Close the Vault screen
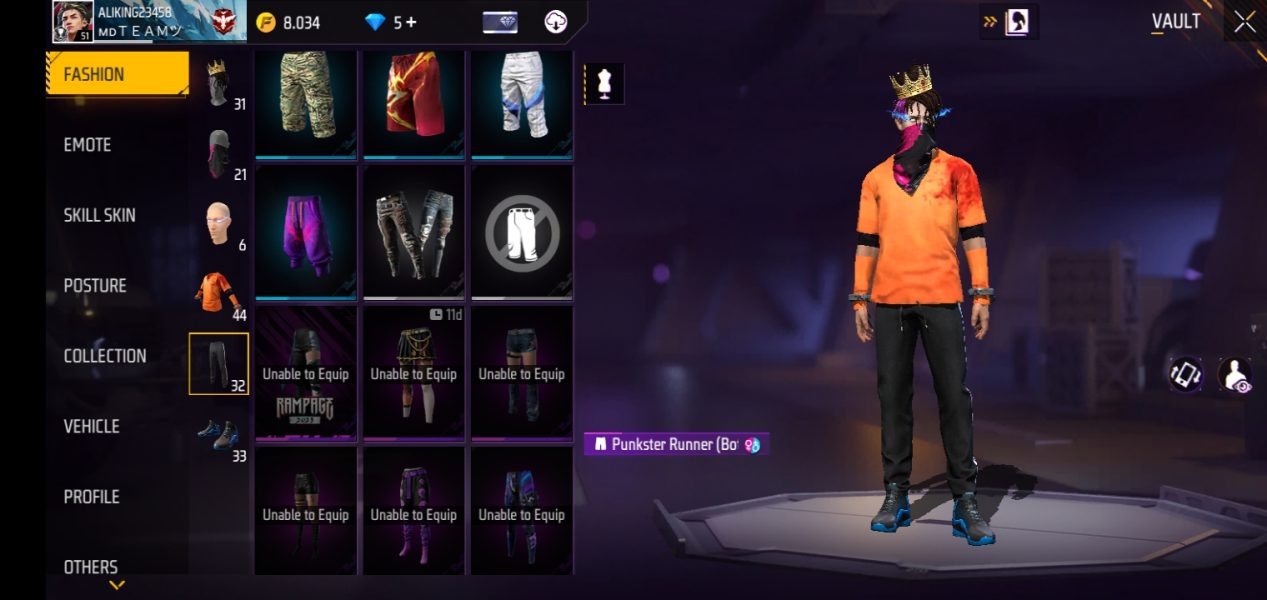 (1244, 22)
